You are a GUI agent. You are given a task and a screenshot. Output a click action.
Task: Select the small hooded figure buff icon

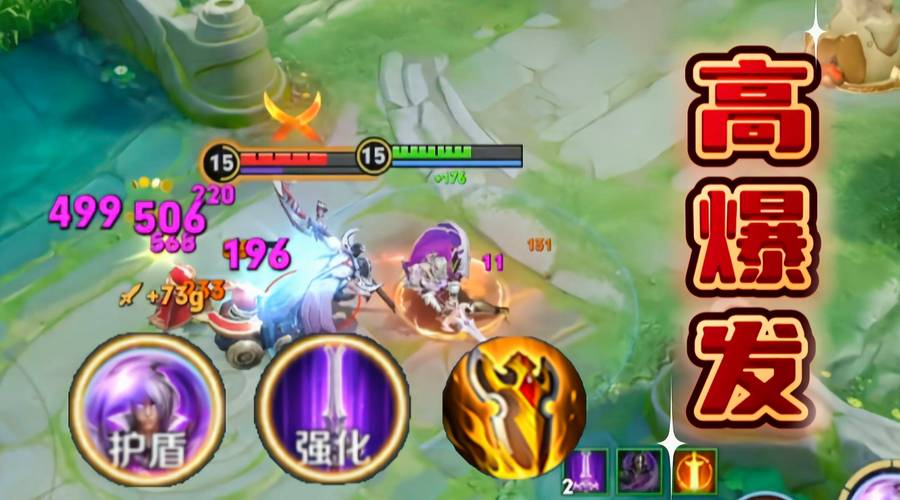tap(640, 469)
